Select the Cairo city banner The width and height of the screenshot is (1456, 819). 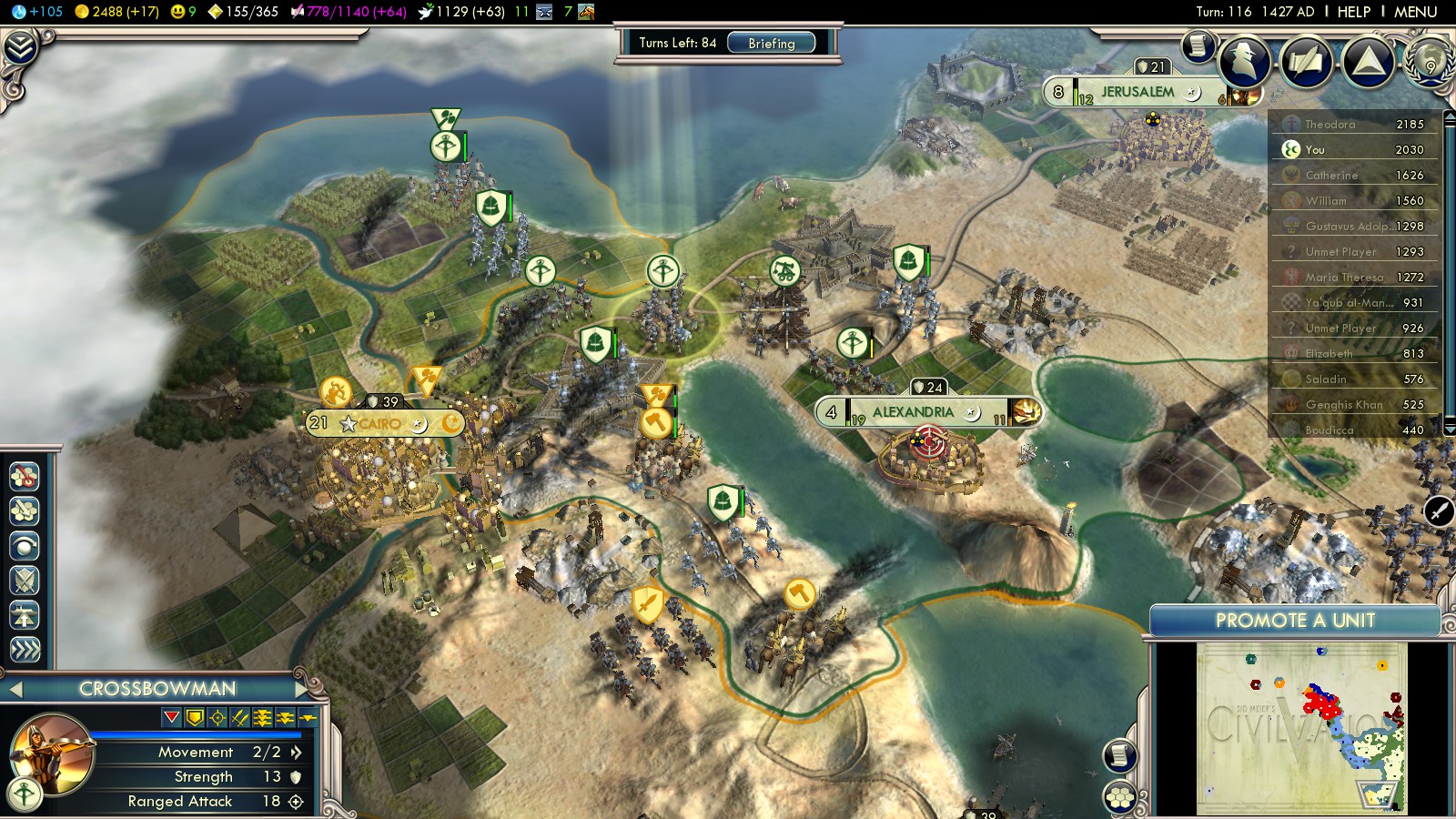(379, 424)
